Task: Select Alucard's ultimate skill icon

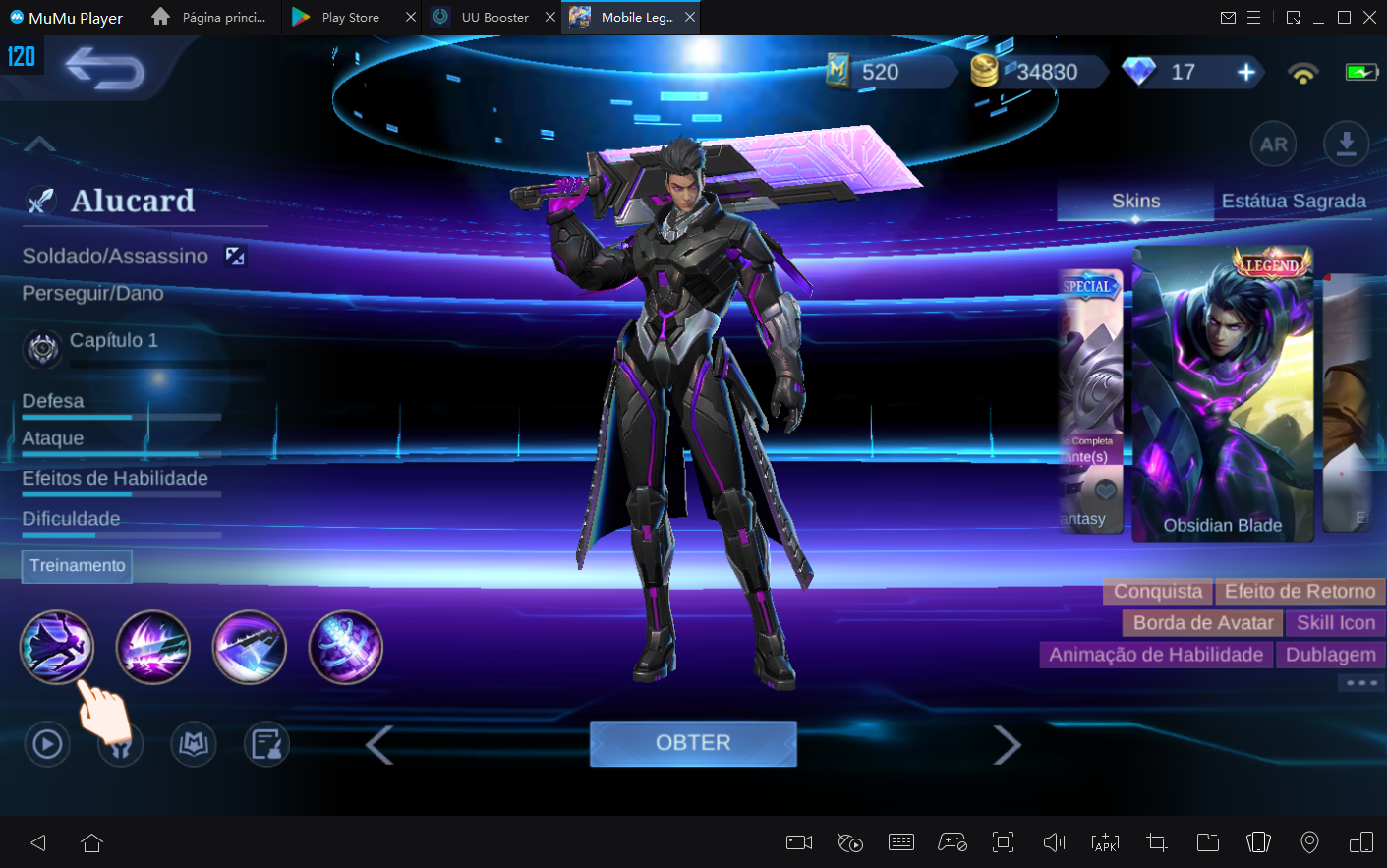Action: click(345, 647)
